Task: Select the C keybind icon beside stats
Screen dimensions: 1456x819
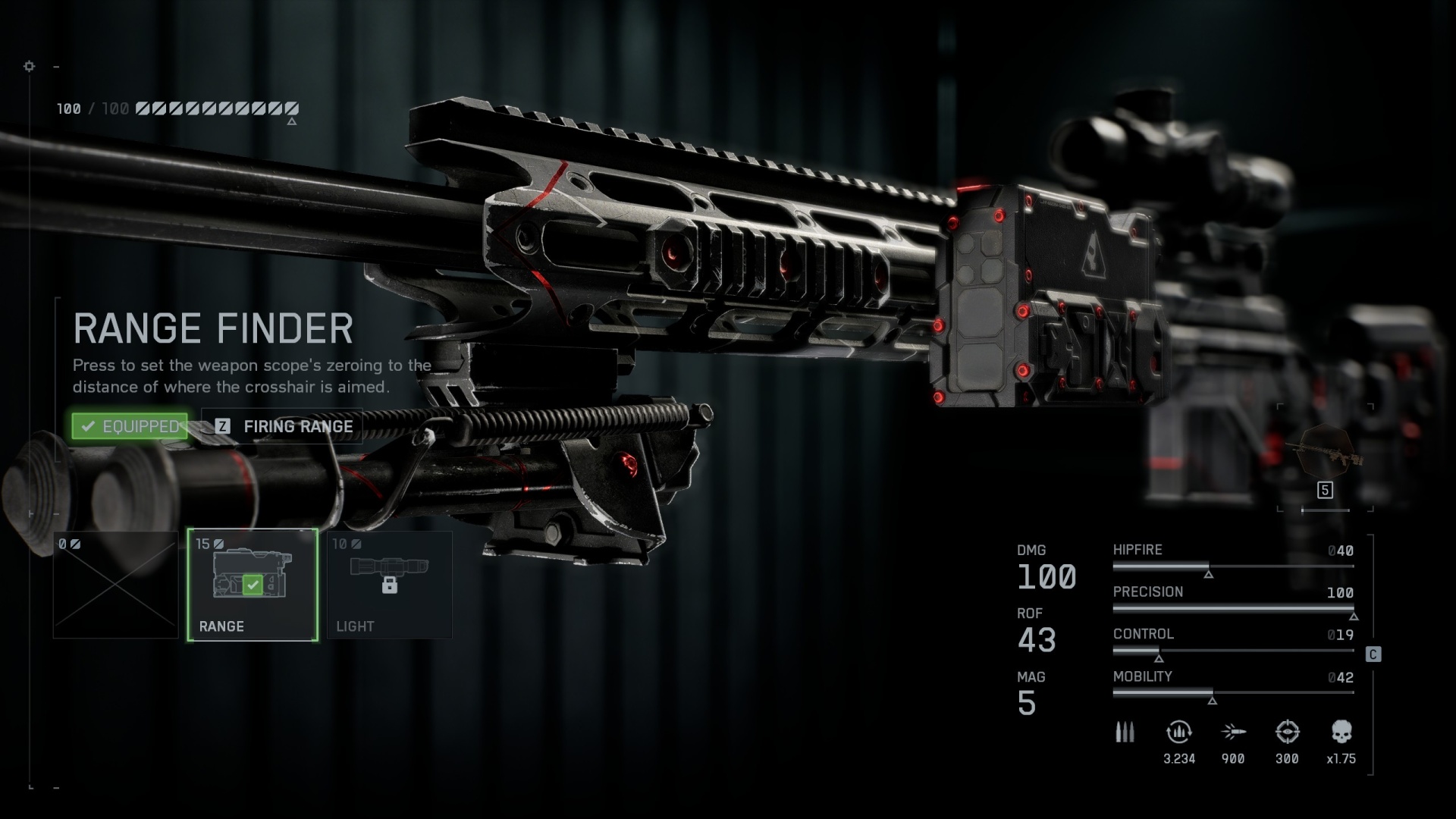Action: tap(1374, 655)
